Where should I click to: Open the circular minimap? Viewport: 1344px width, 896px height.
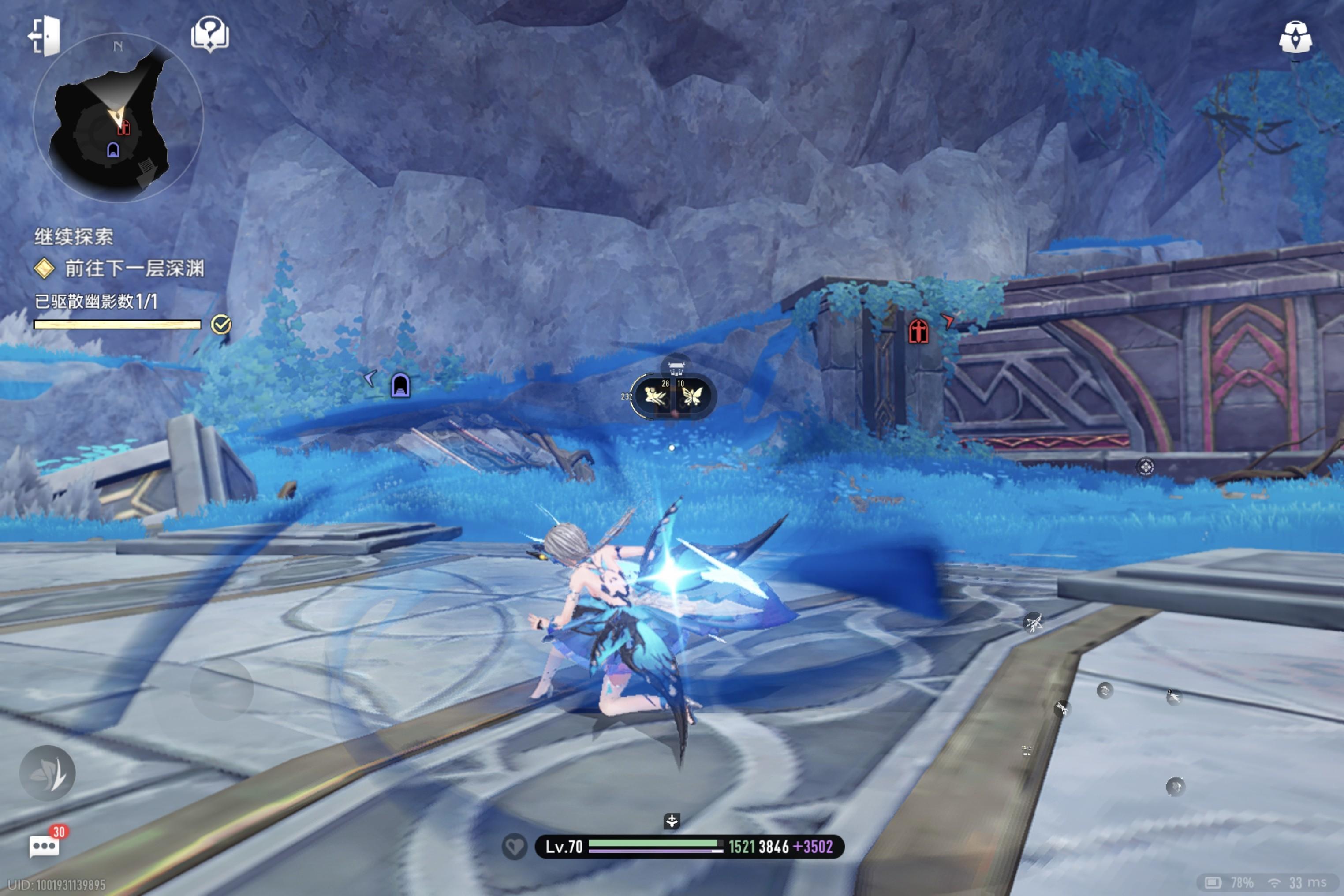118,118
